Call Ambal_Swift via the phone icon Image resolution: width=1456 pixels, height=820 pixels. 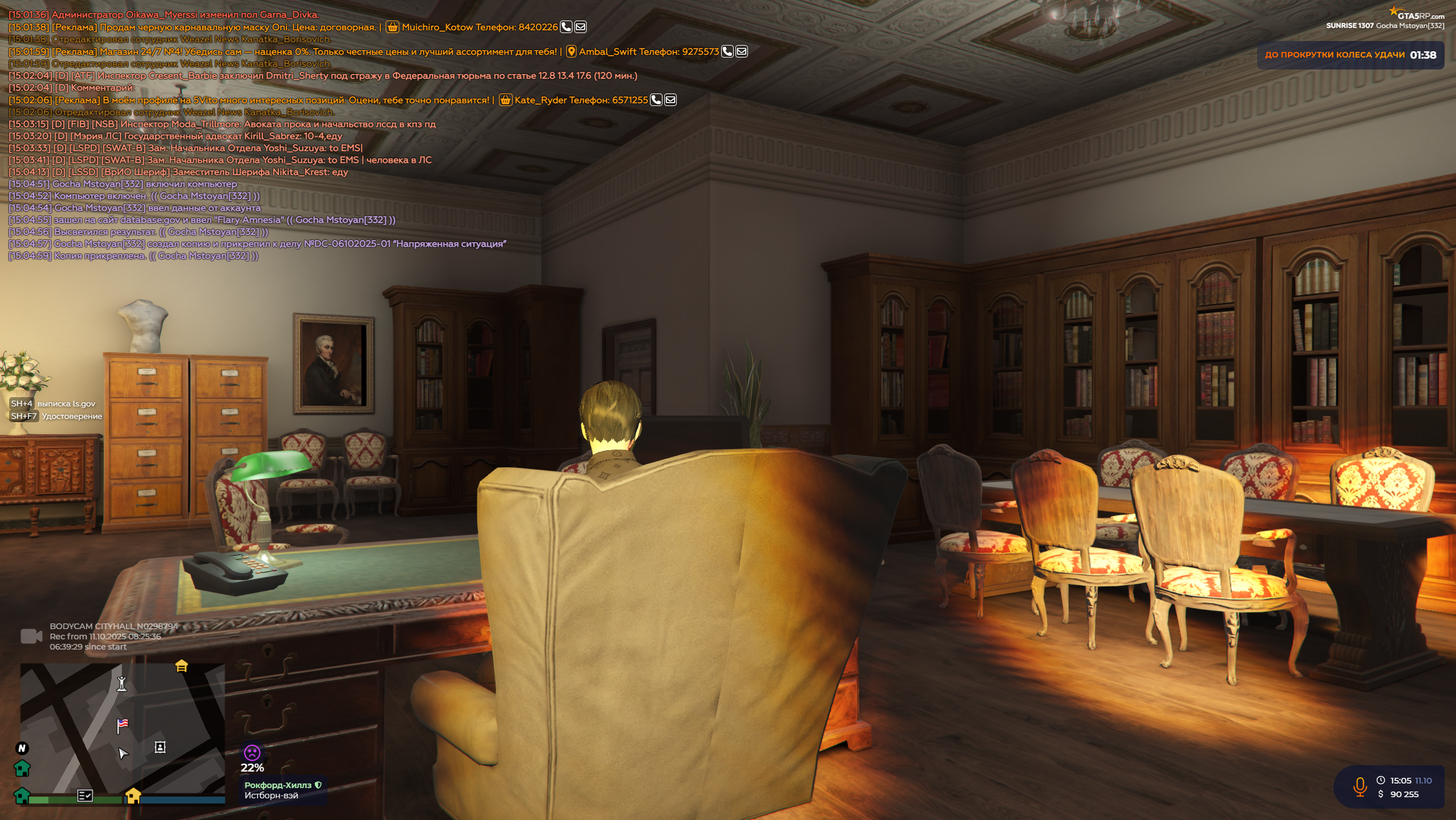727,51
